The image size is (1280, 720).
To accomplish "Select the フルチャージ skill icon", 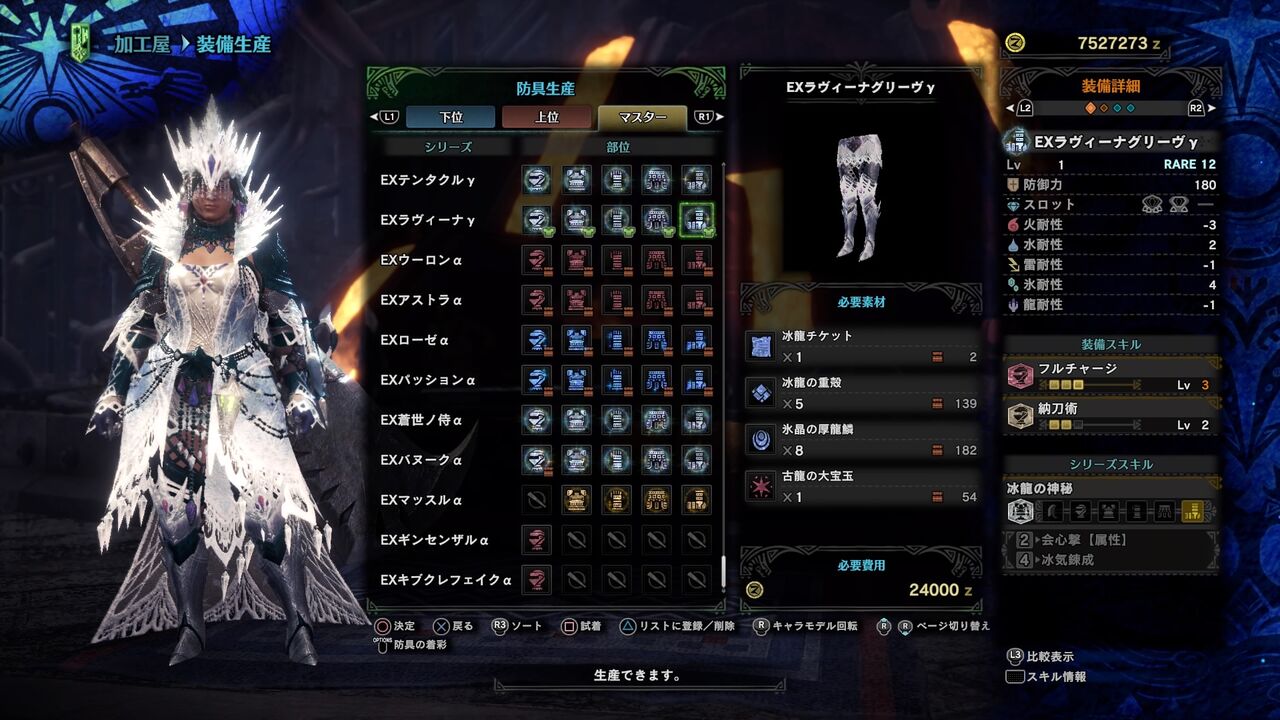I will pyautogui.click(x=1022, y=374).
